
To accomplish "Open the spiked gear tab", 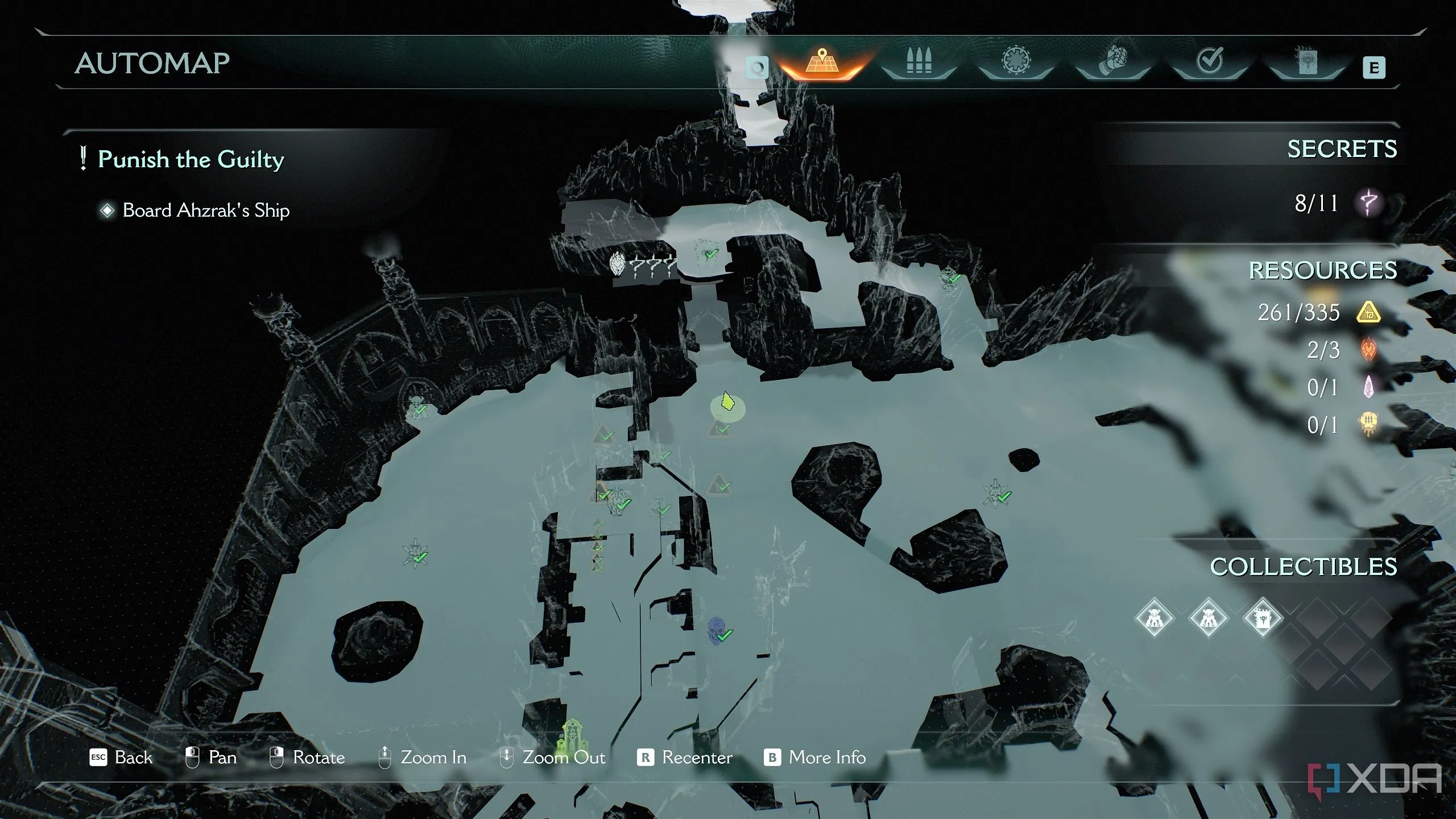I will point(1016,61).
